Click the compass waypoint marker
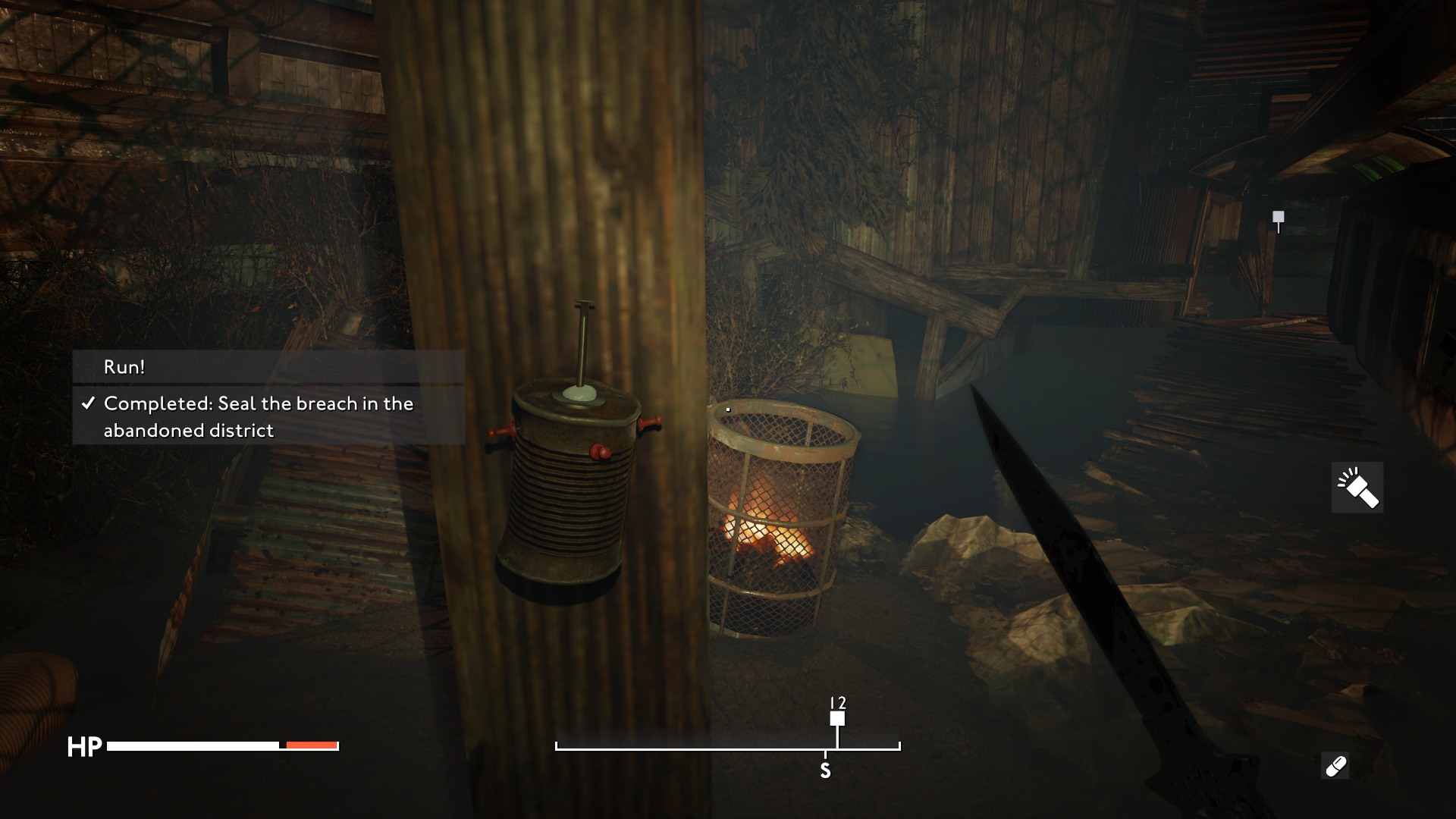This screenshot has width=1456, height=819. 837,718
